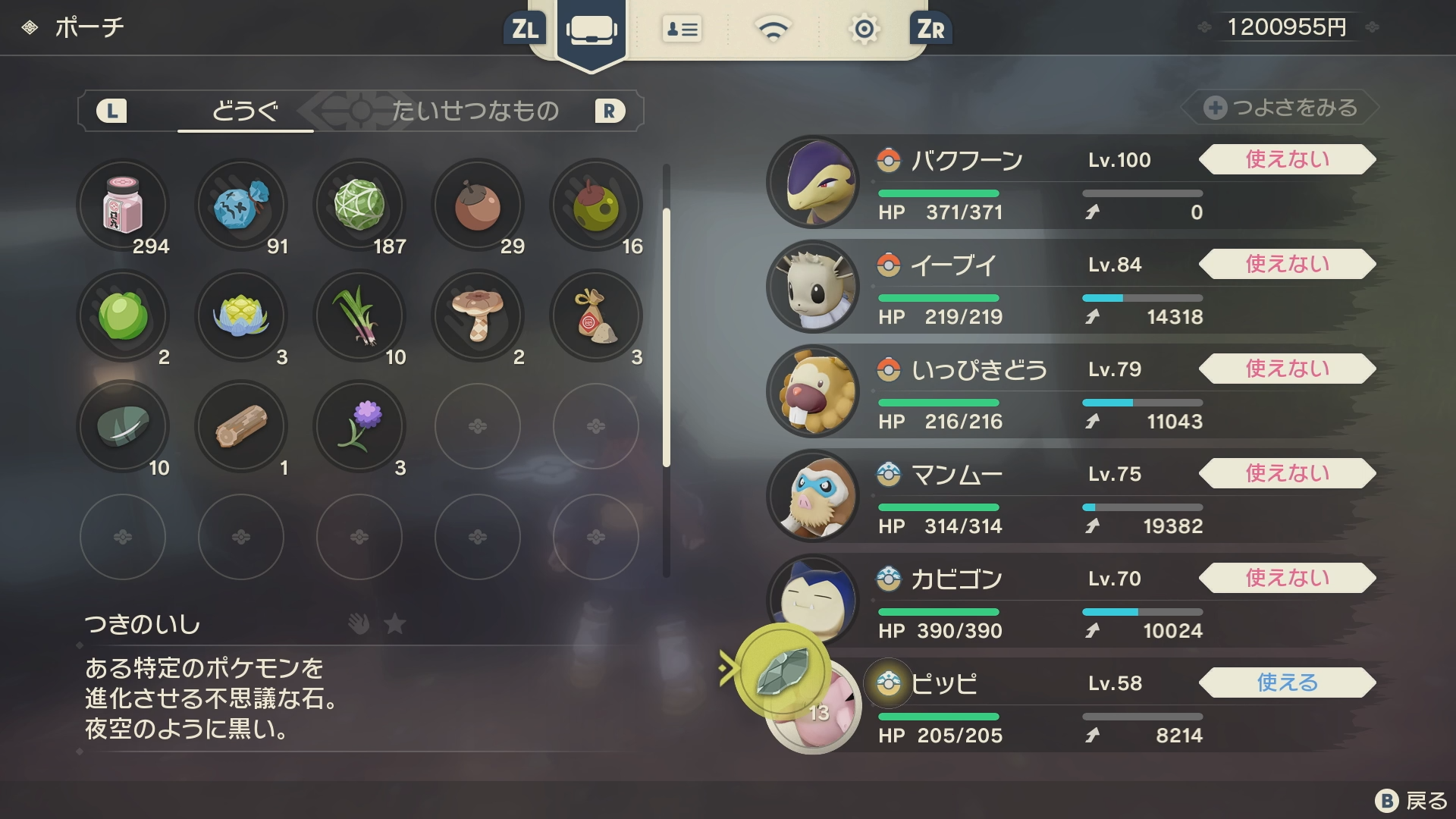Select the moon stone item slot
Viewport: 1456px width, 819px height.
[123, 426]
